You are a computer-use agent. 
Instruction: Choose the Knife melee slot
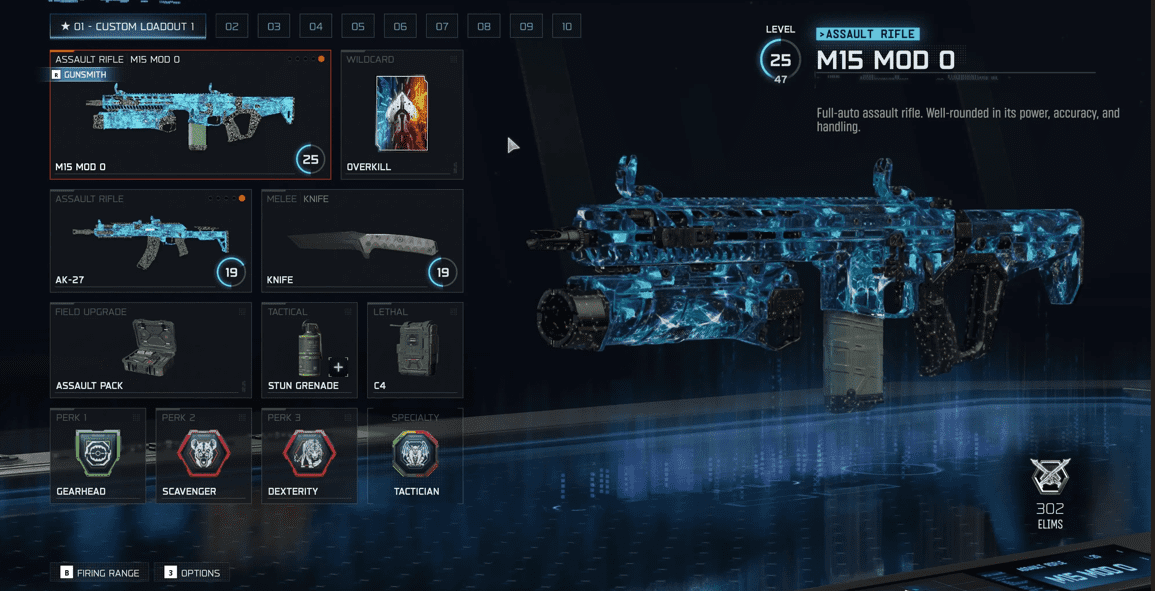click(362, 241)
